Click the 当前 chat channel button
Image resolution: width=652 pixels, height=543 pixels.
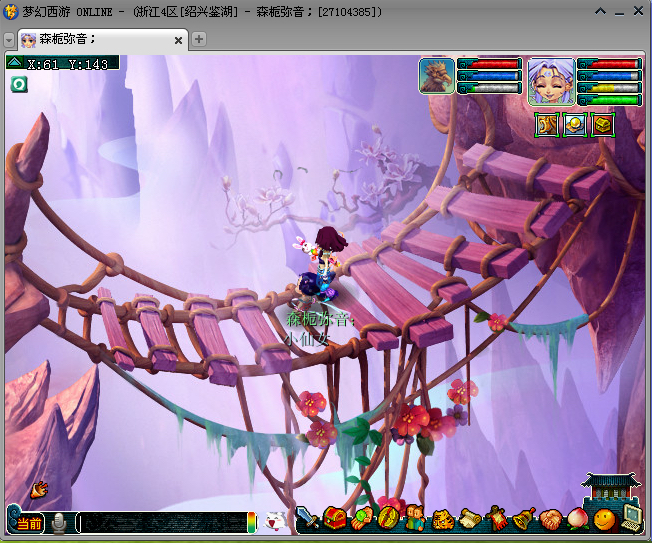pyautogui.click(x=29, y=523)
